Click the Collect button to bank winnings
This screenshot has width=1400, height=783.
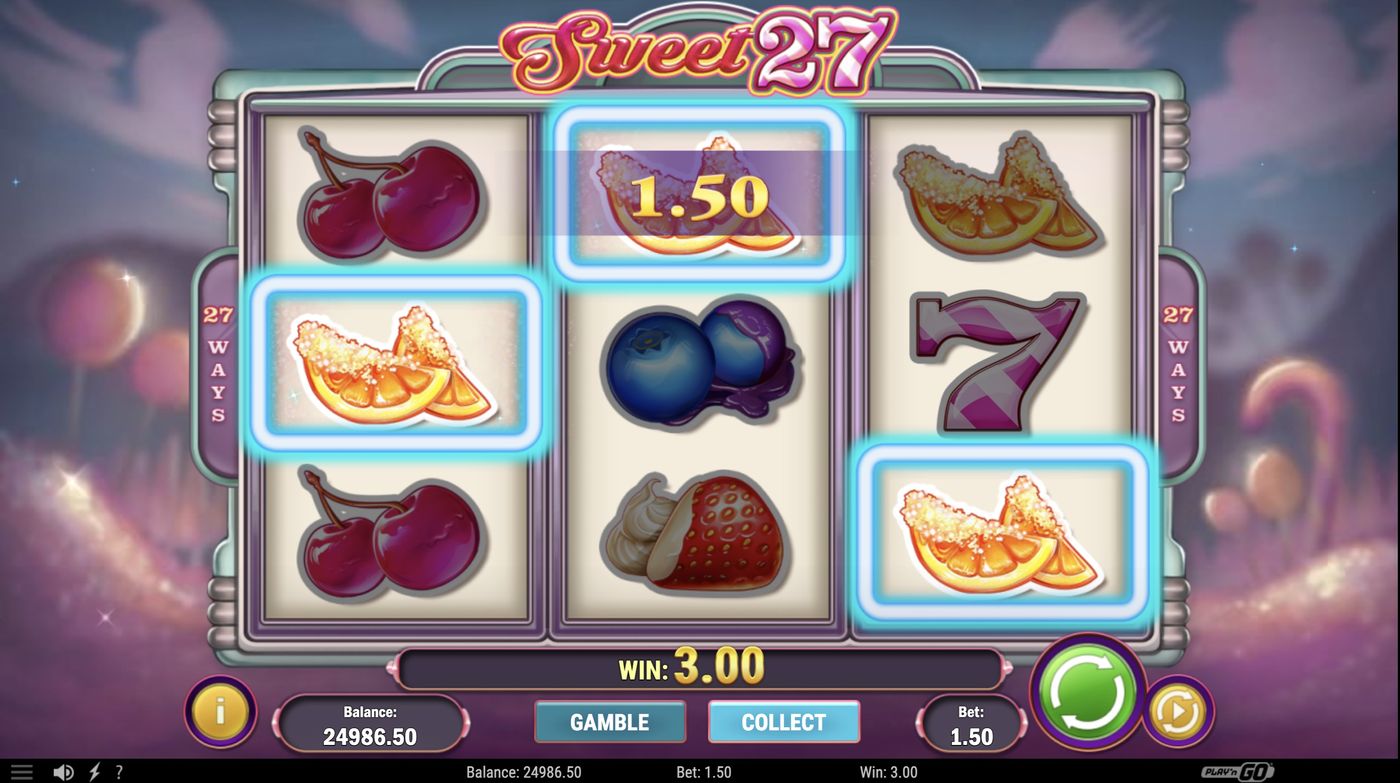coord(784,722)
